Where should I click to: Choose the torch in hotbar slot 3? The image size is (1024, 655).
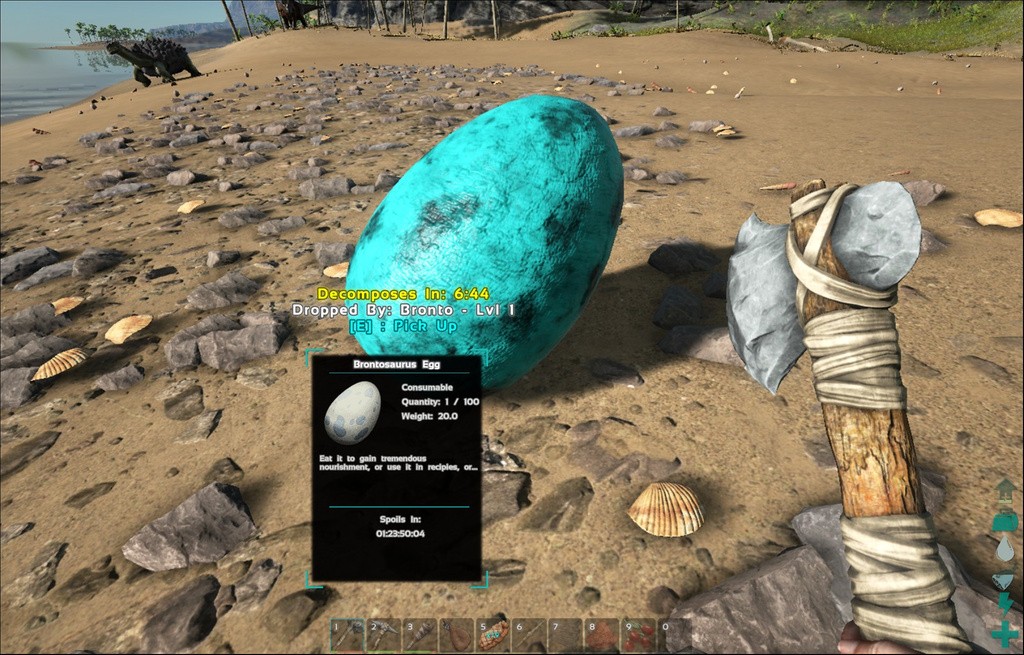420,635
